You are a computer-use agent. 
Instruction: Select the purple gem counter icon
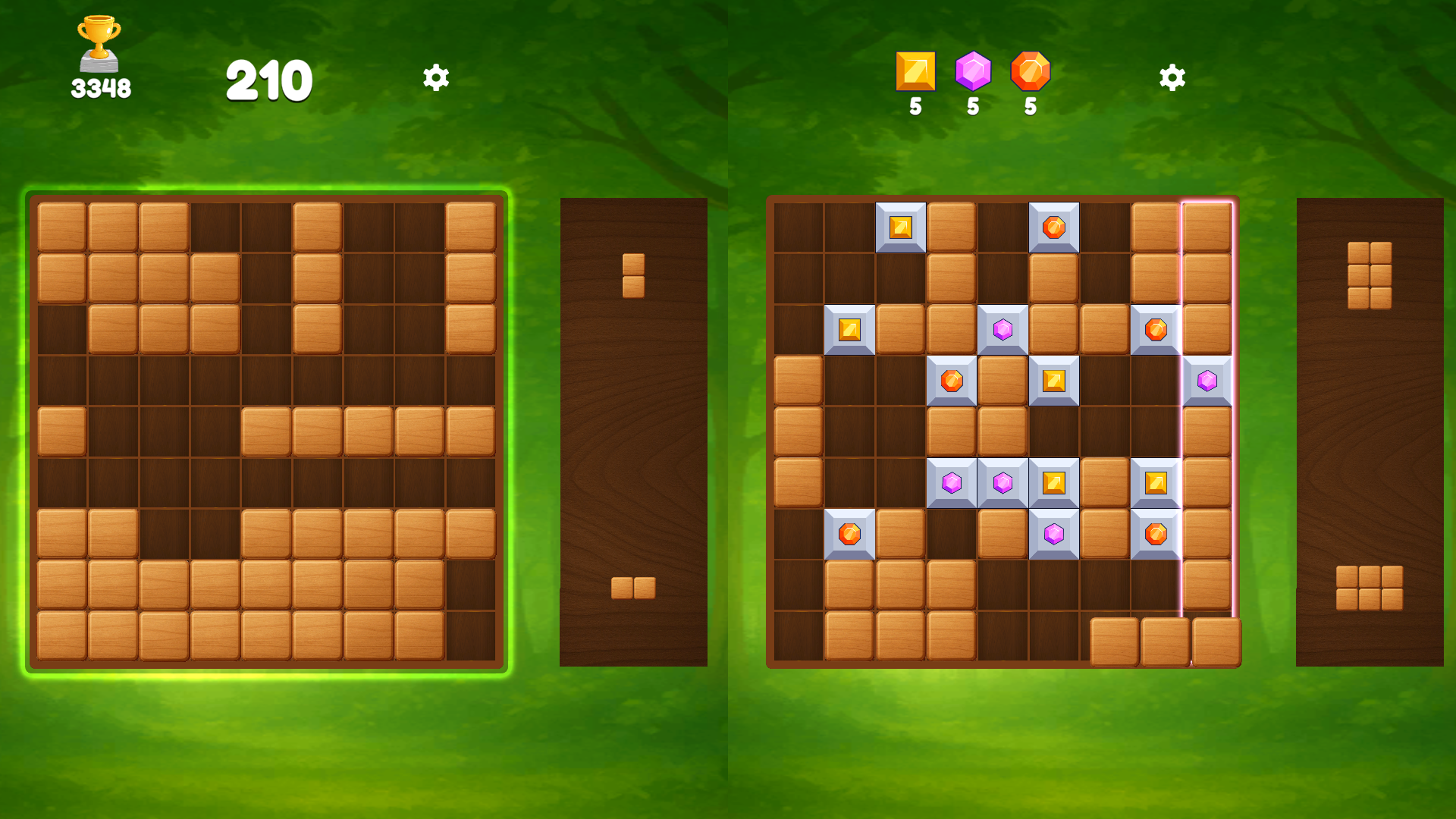[973, 72]
